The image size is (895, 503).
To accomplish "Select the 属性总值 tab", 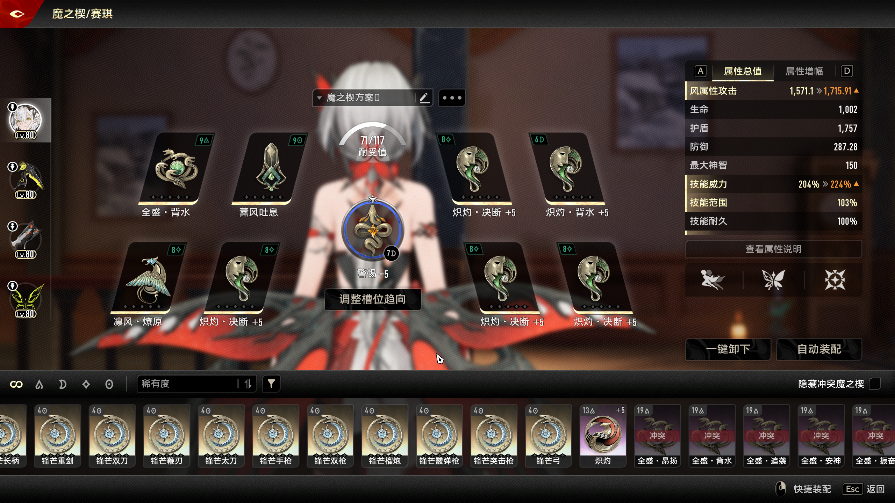I will pyautogui.click(x=742, y=71).
